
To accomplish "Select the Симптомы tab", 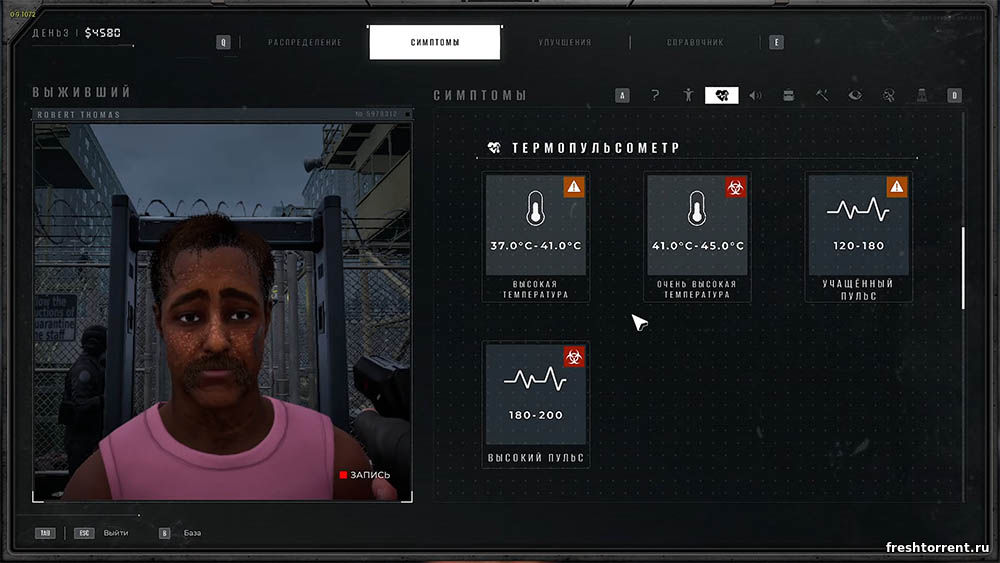I will pos(435,43).
